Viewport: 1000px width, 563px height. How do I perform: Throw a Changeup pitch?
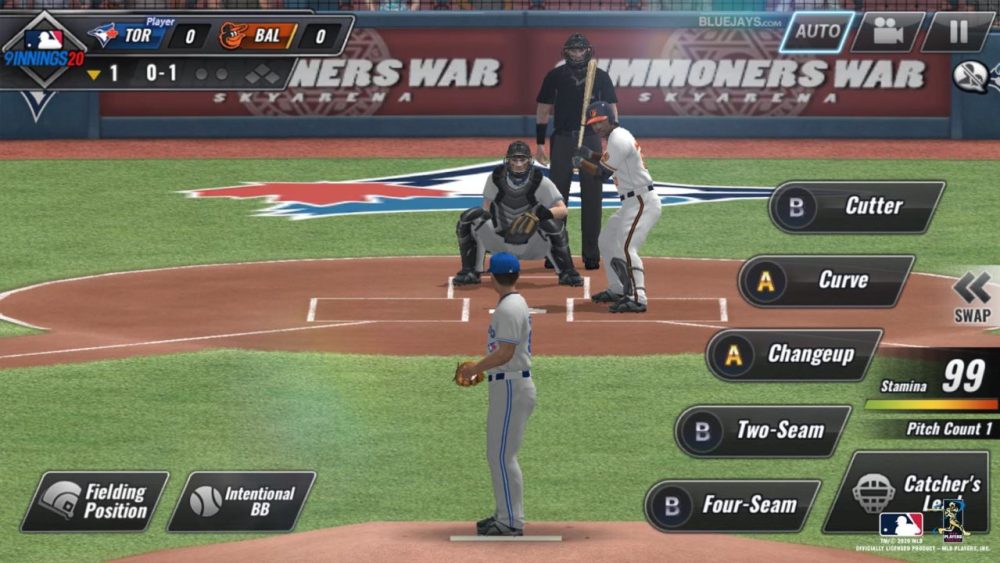pos(794,355)
